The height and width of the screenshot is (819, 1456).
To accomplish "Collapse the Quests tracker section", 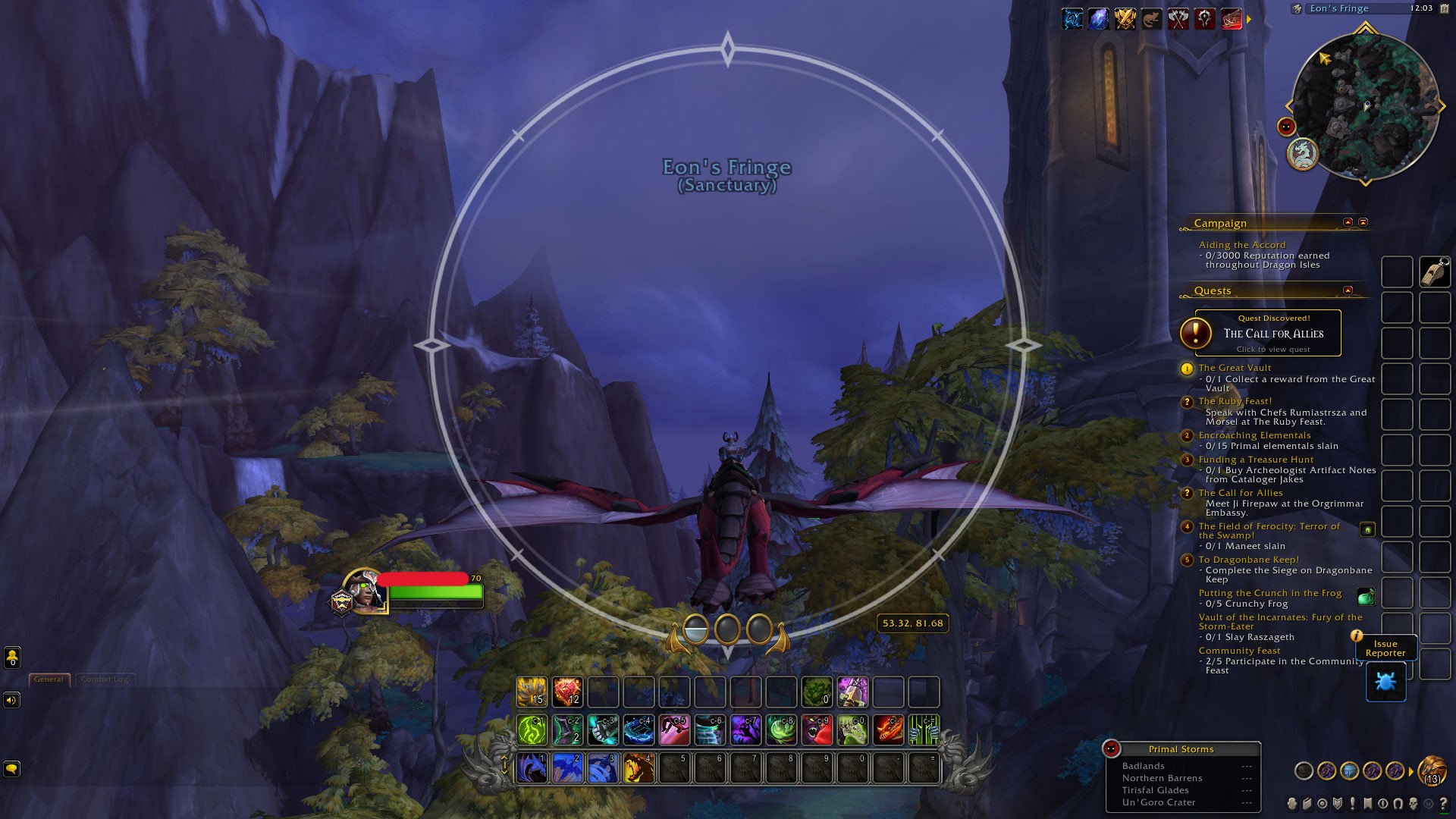I will click(x=1348, y=290).
